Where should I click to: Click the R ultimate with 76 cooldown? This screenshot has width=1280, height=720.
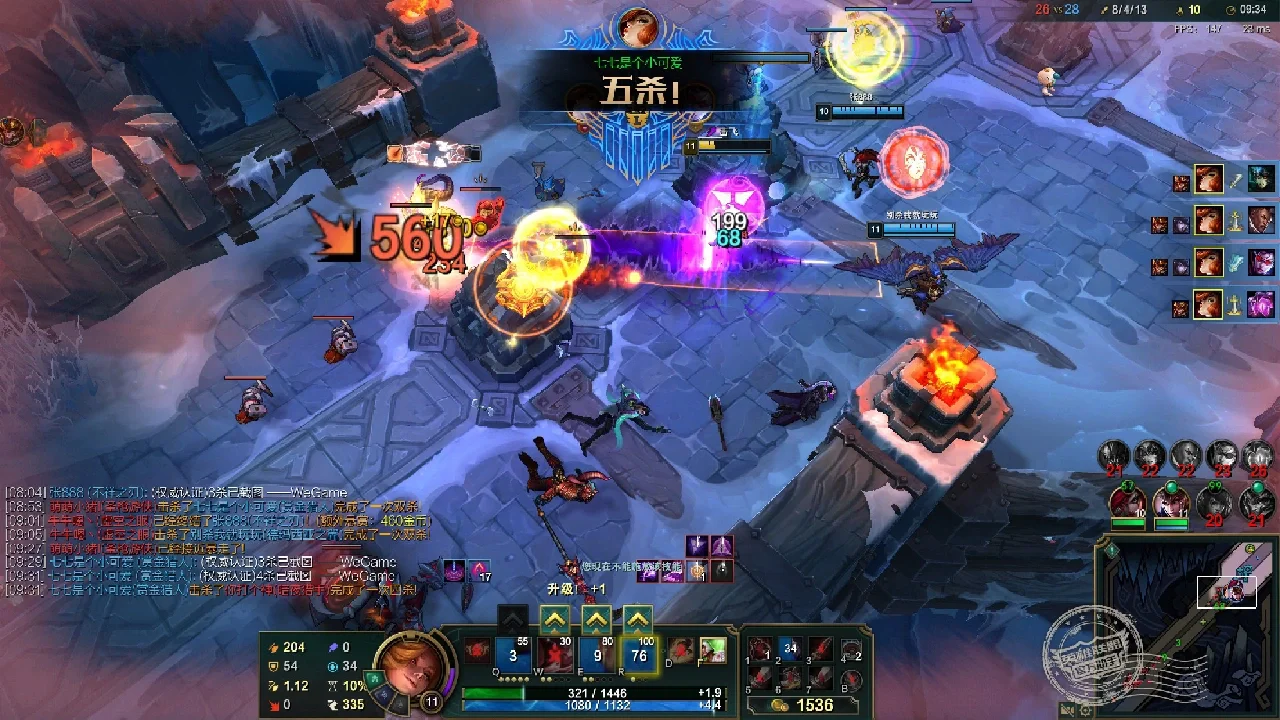coord(639,655)
